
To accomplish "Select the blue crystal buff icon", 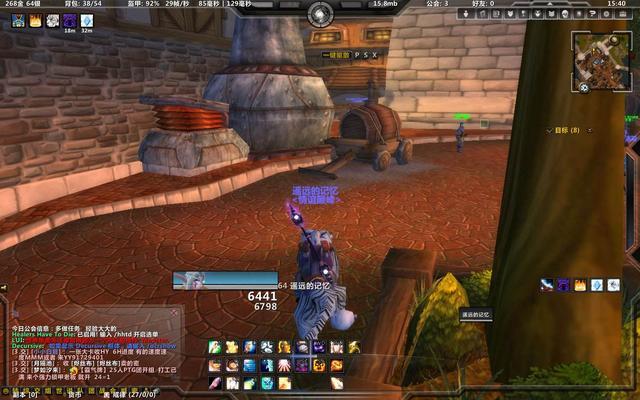I will (87, 20).
